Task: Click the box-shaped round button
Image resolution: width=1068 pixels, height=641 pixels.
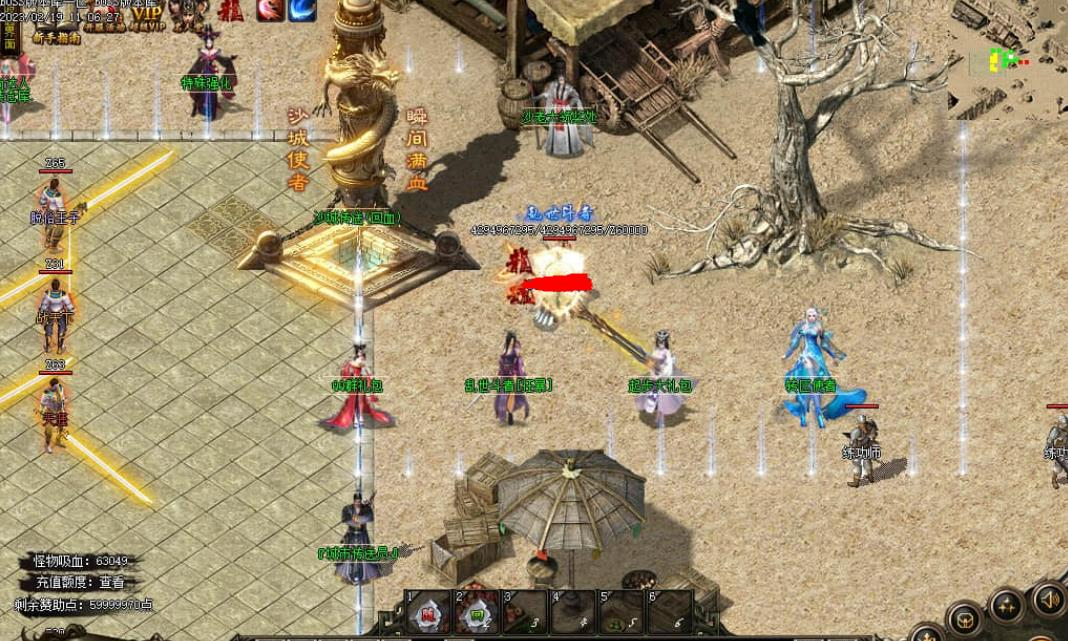Action: (x=966, y=620)
